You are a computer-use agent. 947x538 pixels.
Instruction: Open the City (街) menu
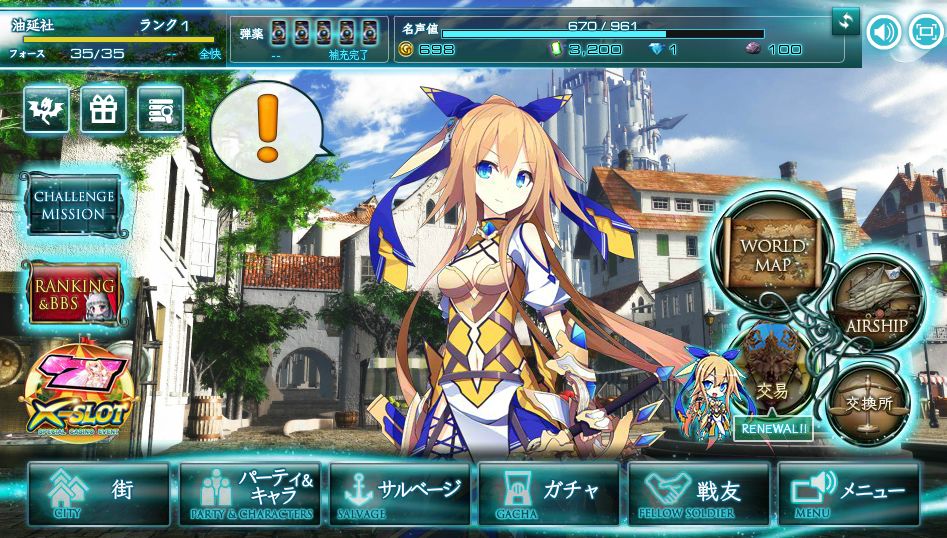(x=98, y=494)
